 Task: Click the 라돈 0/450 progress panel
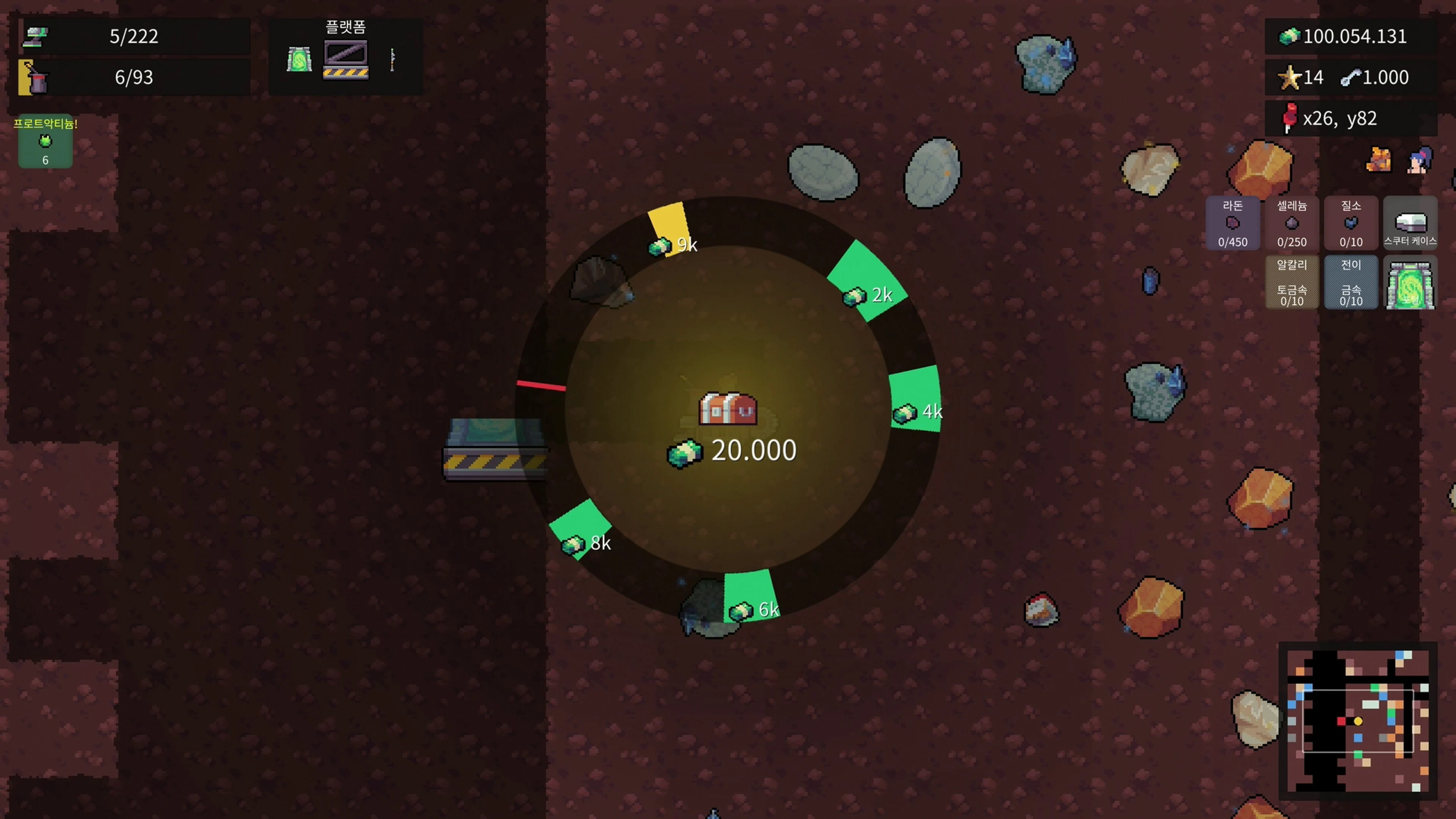click(1232, 223)
